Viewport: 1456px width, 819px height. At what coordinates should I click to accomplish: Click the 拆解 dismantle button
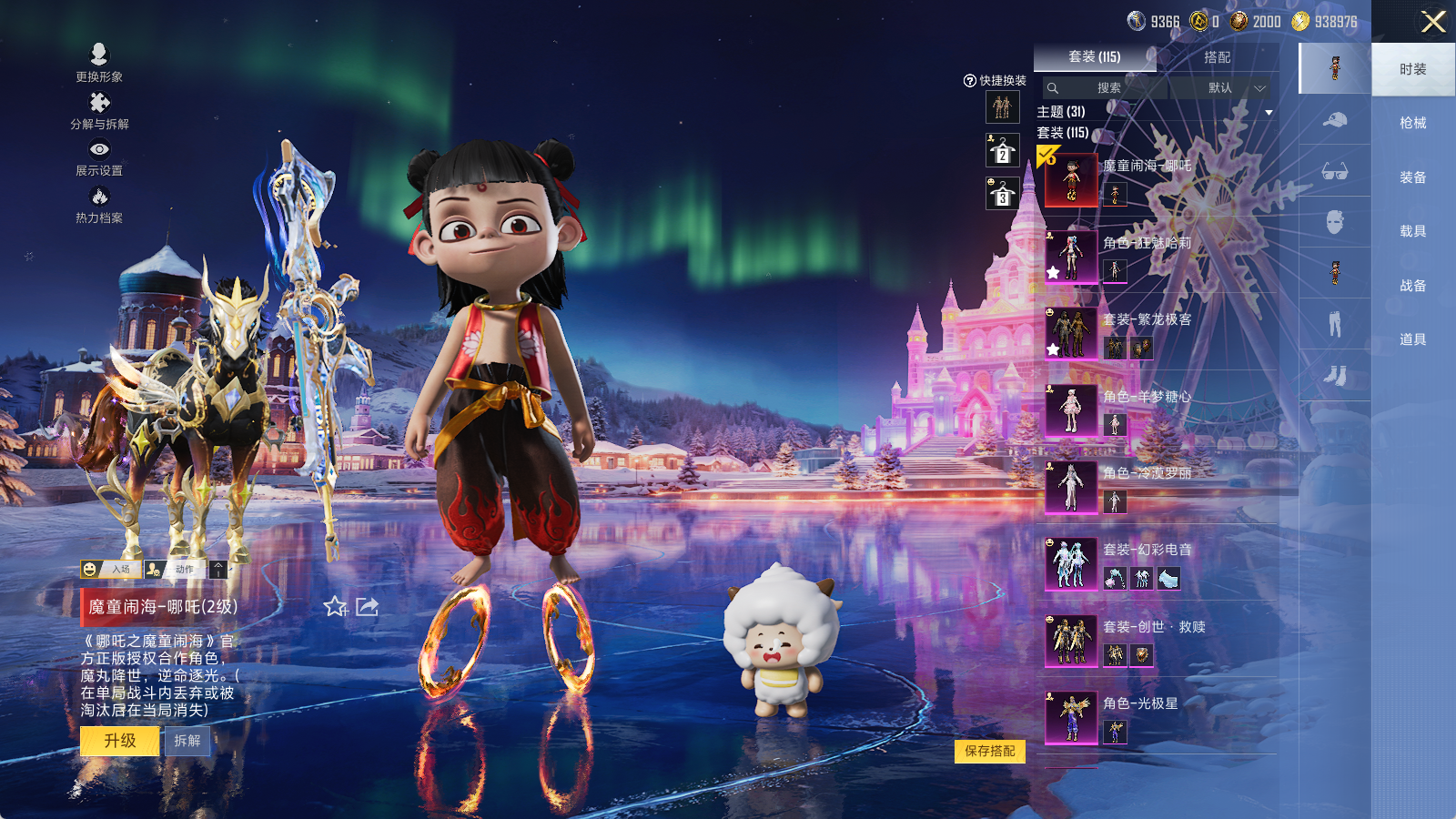click(187, 741)
